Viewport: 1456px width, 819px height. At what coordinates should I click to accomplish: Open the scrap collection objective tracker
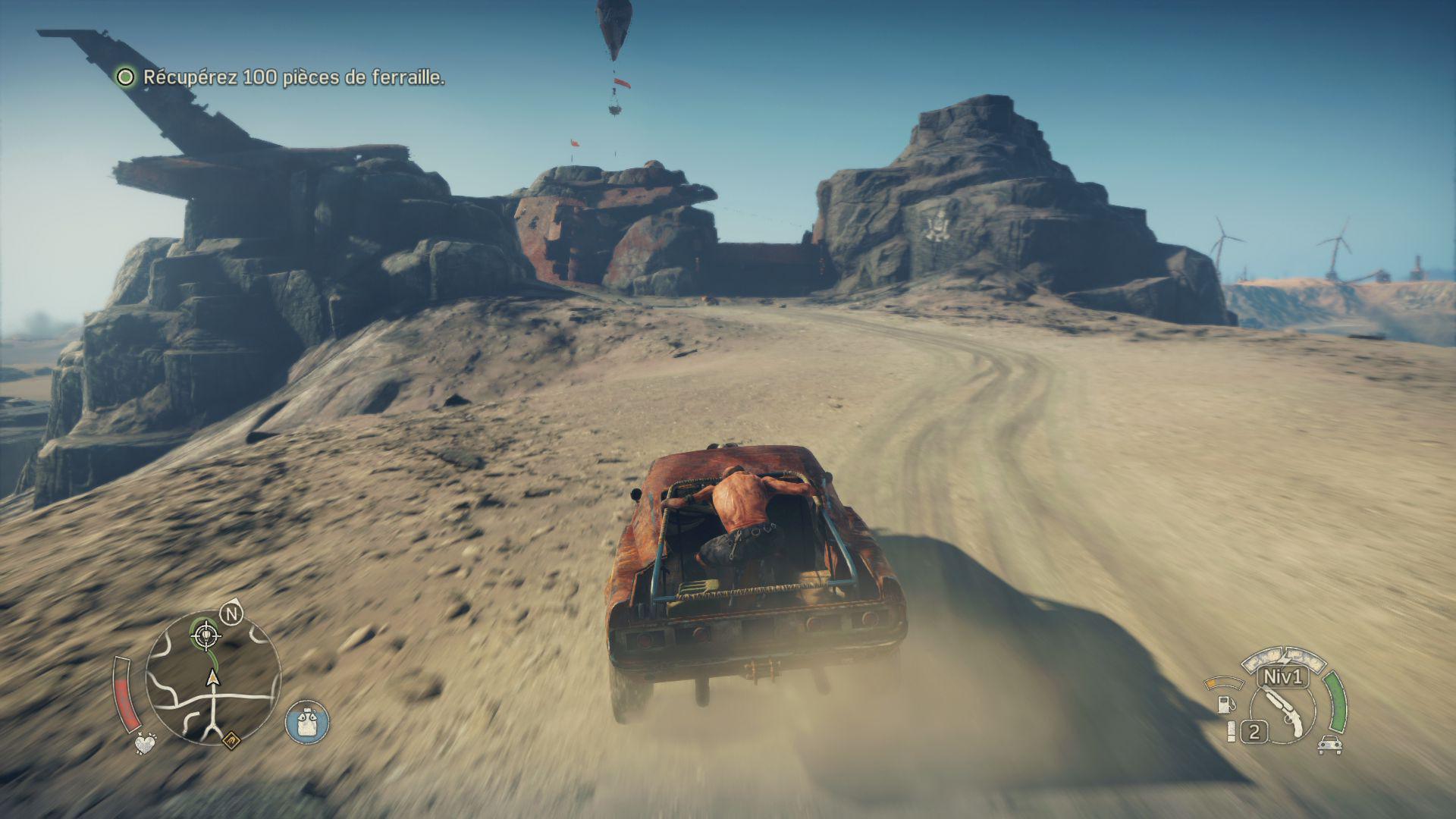click(x=281, y=77)
